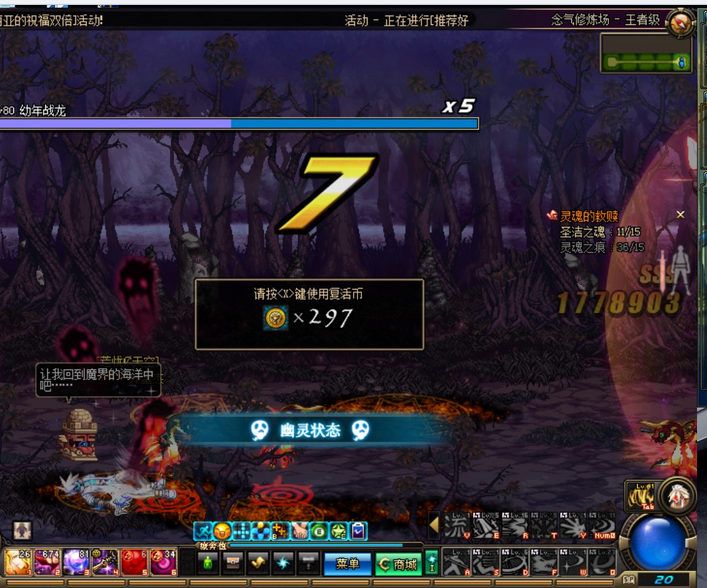Use the quick-slot item with count 674
The height and width of the screenshot is (588, 707).
(x=47, y=562)
